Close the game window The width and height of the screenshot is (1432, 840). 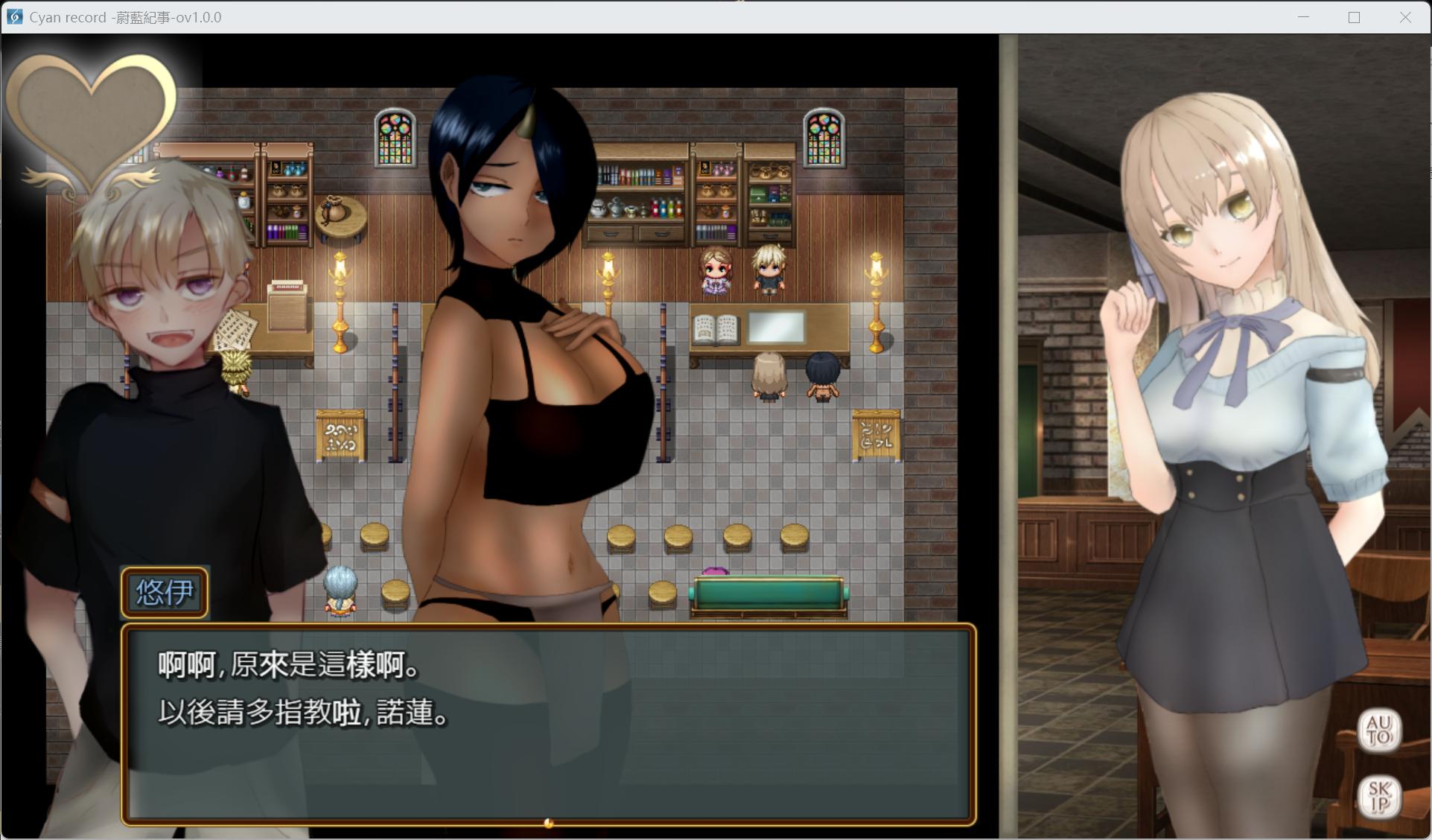(1405, 17)
